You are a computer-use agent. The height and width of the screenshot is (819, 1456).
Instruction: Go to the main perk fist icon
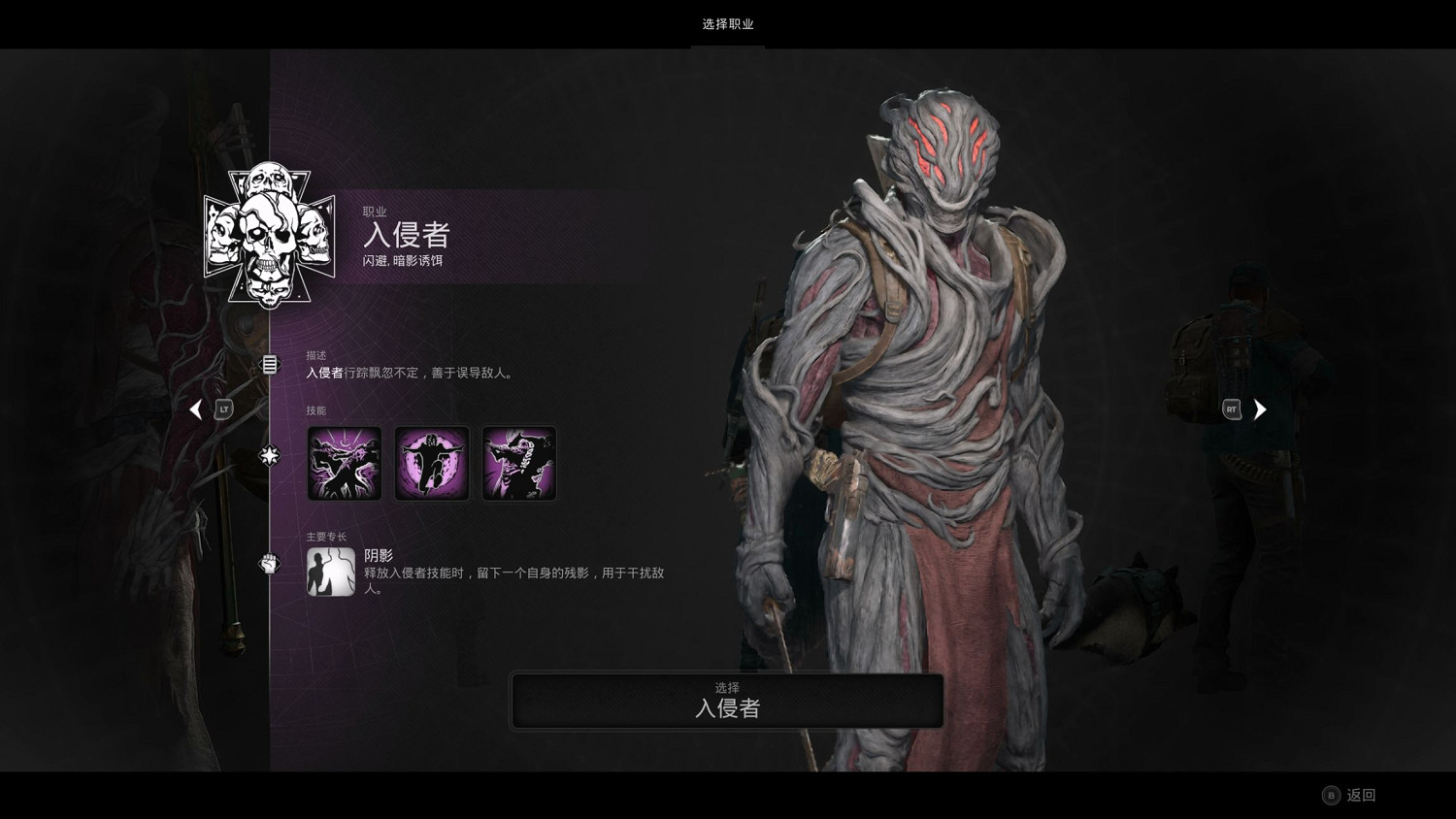point(270,563)
